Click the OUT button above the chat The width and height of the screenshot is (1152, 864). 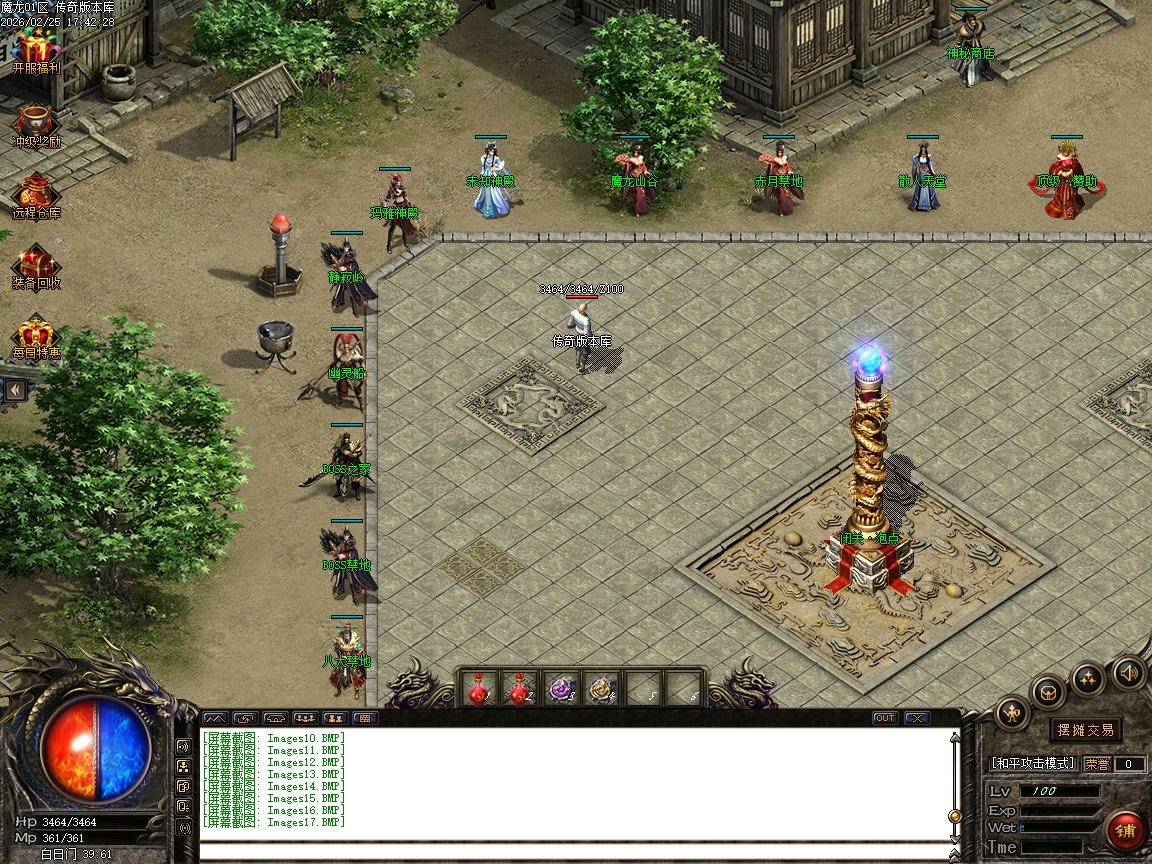tap(885, 718)
